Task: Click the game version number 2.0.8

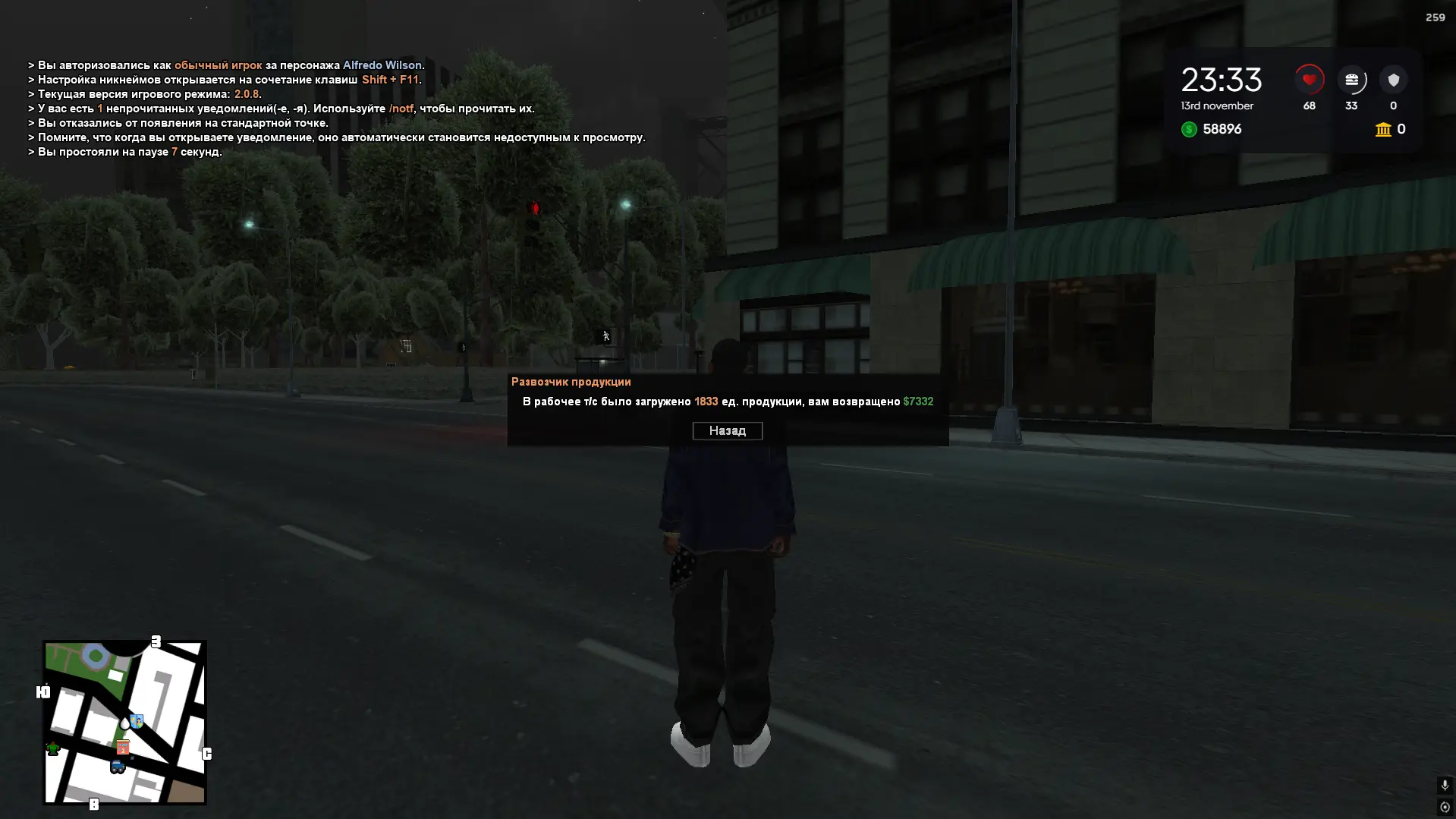Action: pyautogui.click(x=247, y=93)
